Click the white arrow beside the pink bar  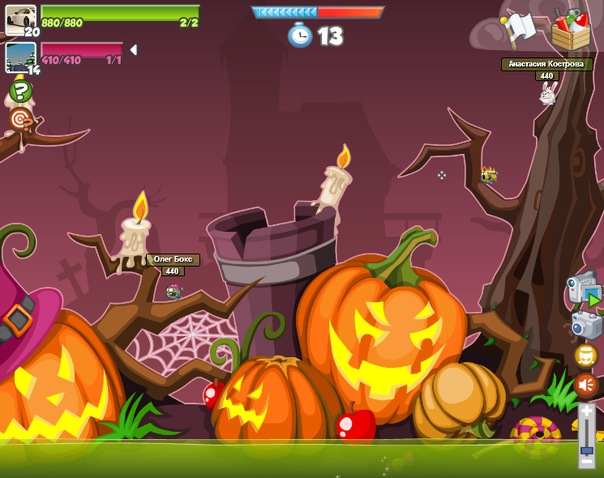pos(134,50)
